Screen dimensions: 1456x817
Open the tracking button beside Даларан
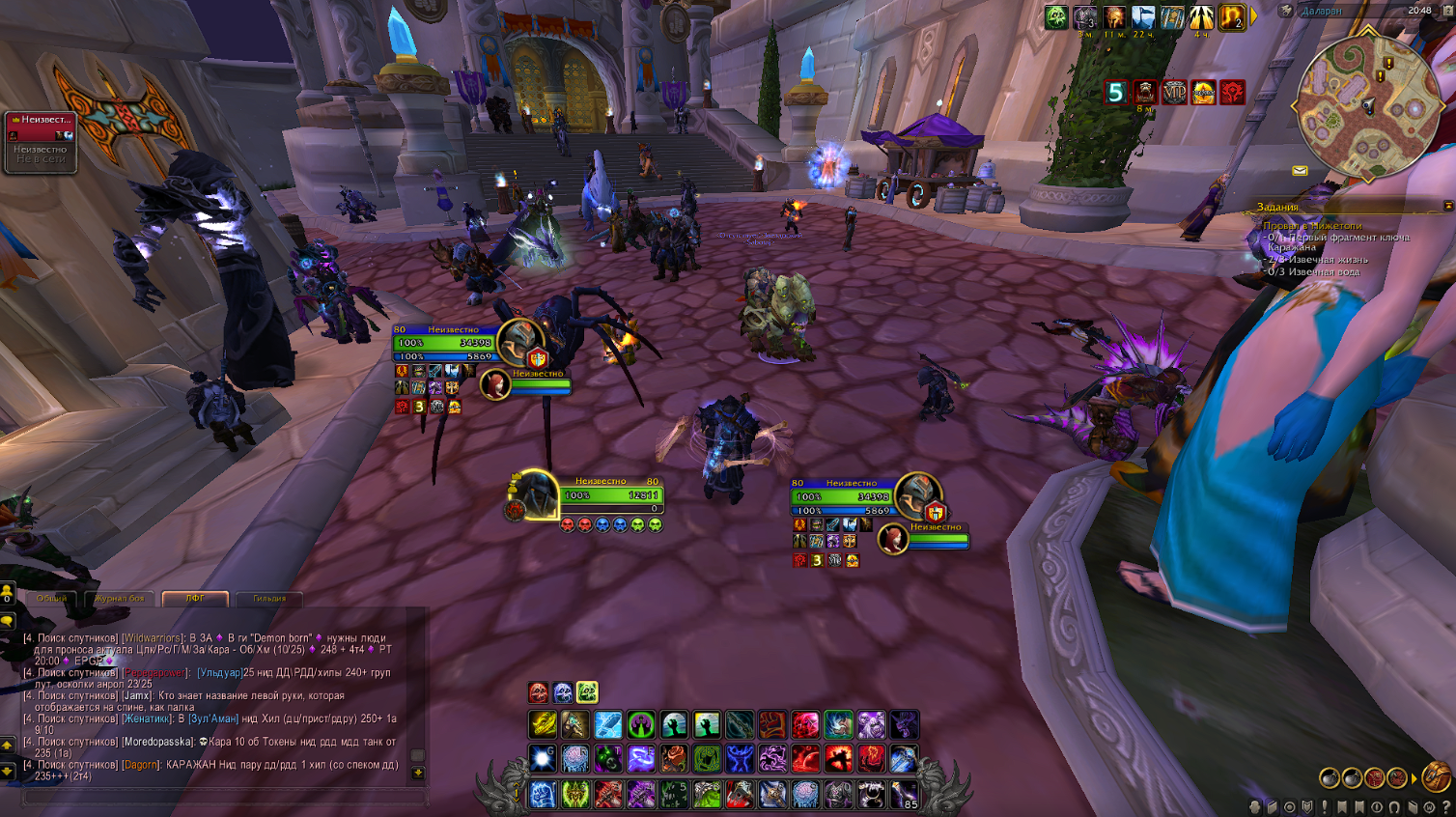1286,11
